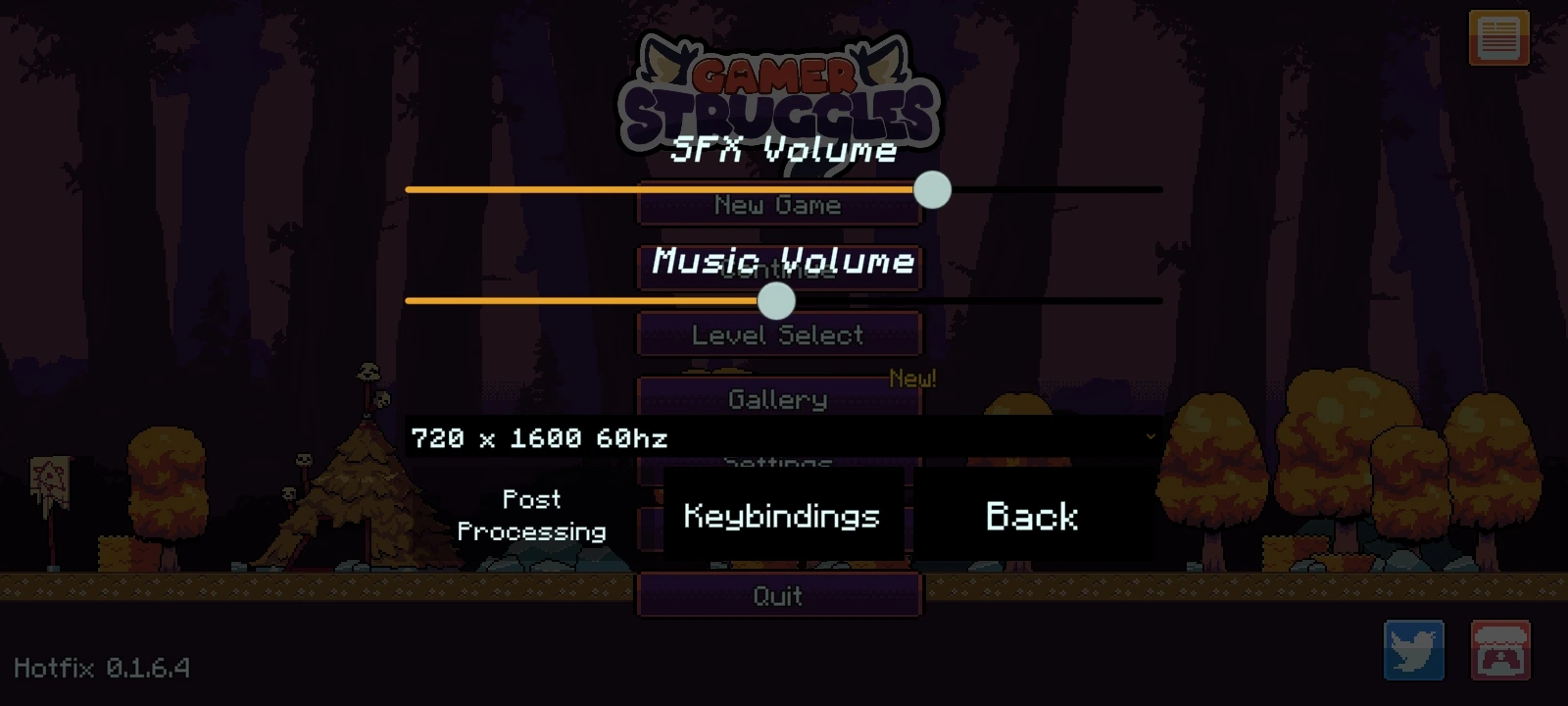The width and height of the screenshot is (1568, 706).
Task: Click the SFX Volume slider handle
Action: pos(932,190)
